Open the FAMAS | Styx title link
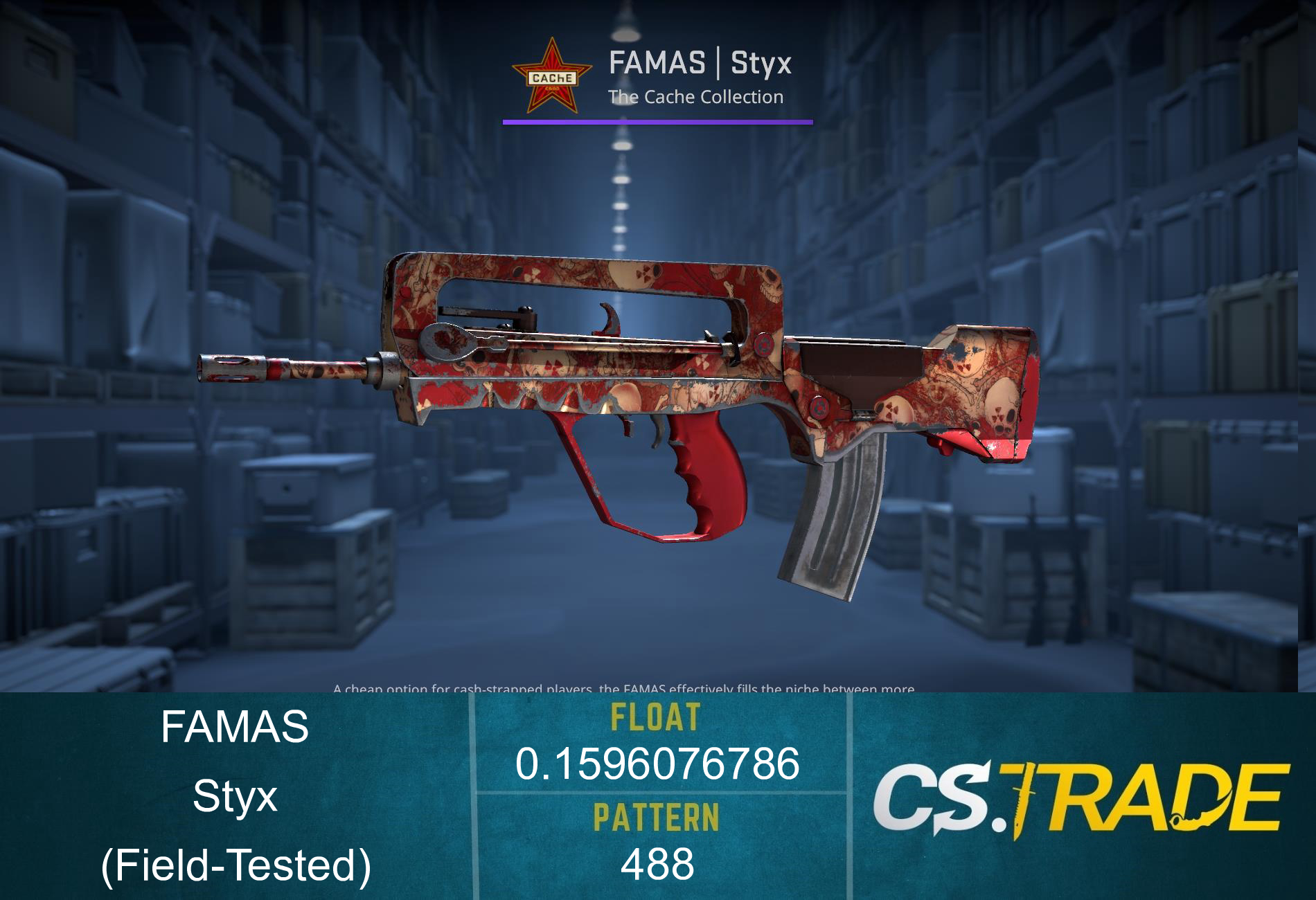This screenshot has height=900, width=1316. (700, 66)
